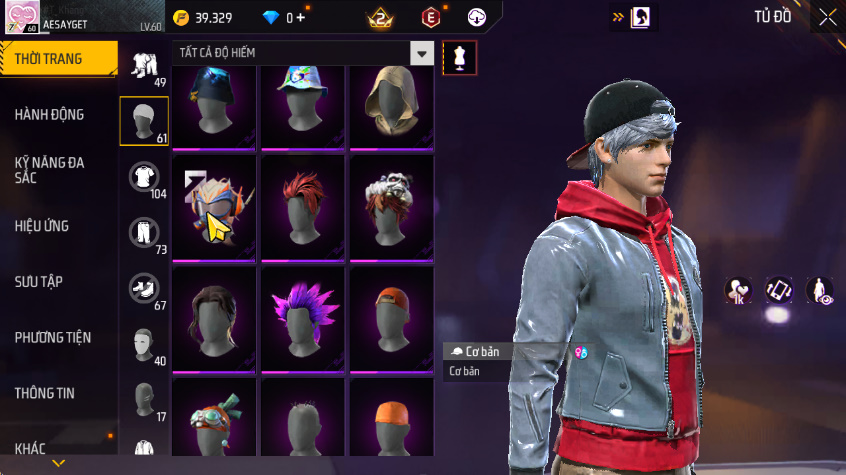Equip the red spiky hair item

pos(304,207)
